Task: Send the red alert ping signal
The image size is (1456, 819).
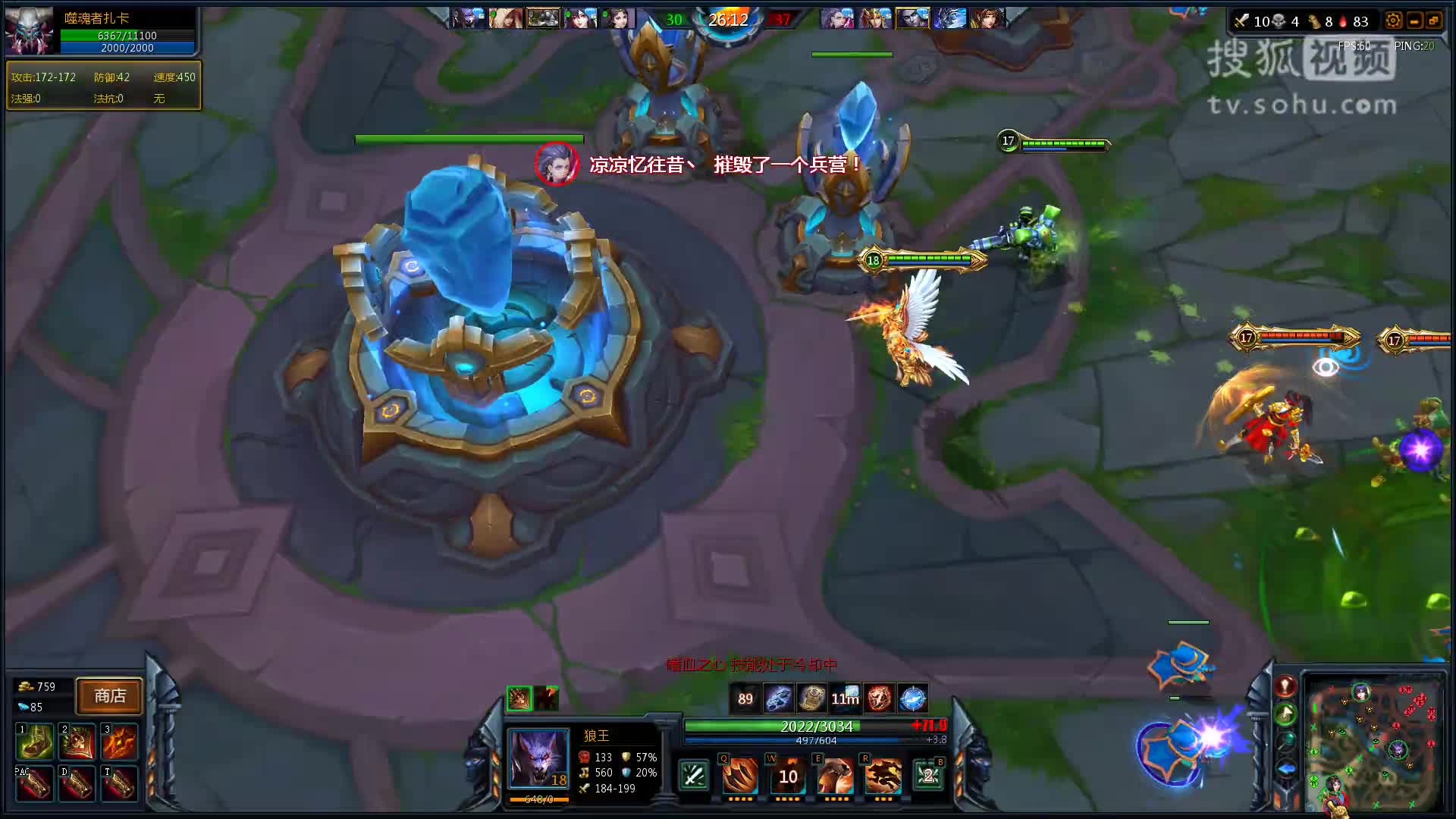Action: point(1285,686)
